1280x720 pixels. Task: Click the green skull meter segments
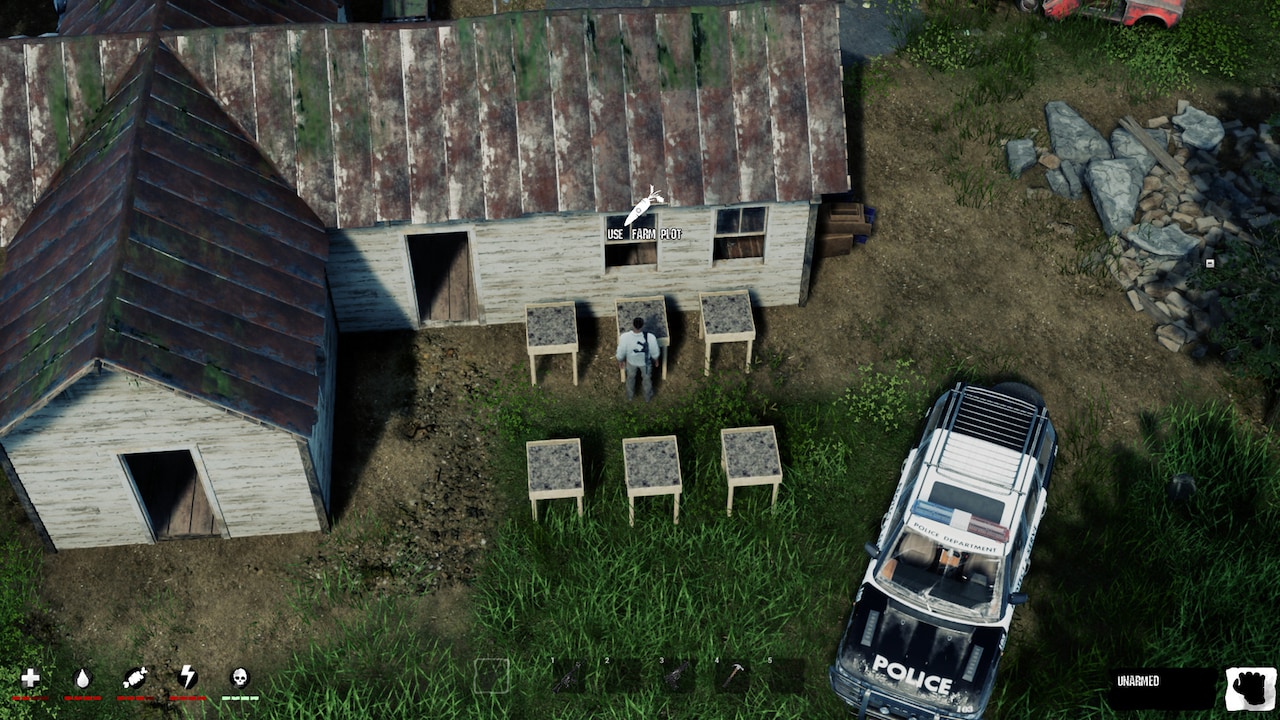point(240,698)
